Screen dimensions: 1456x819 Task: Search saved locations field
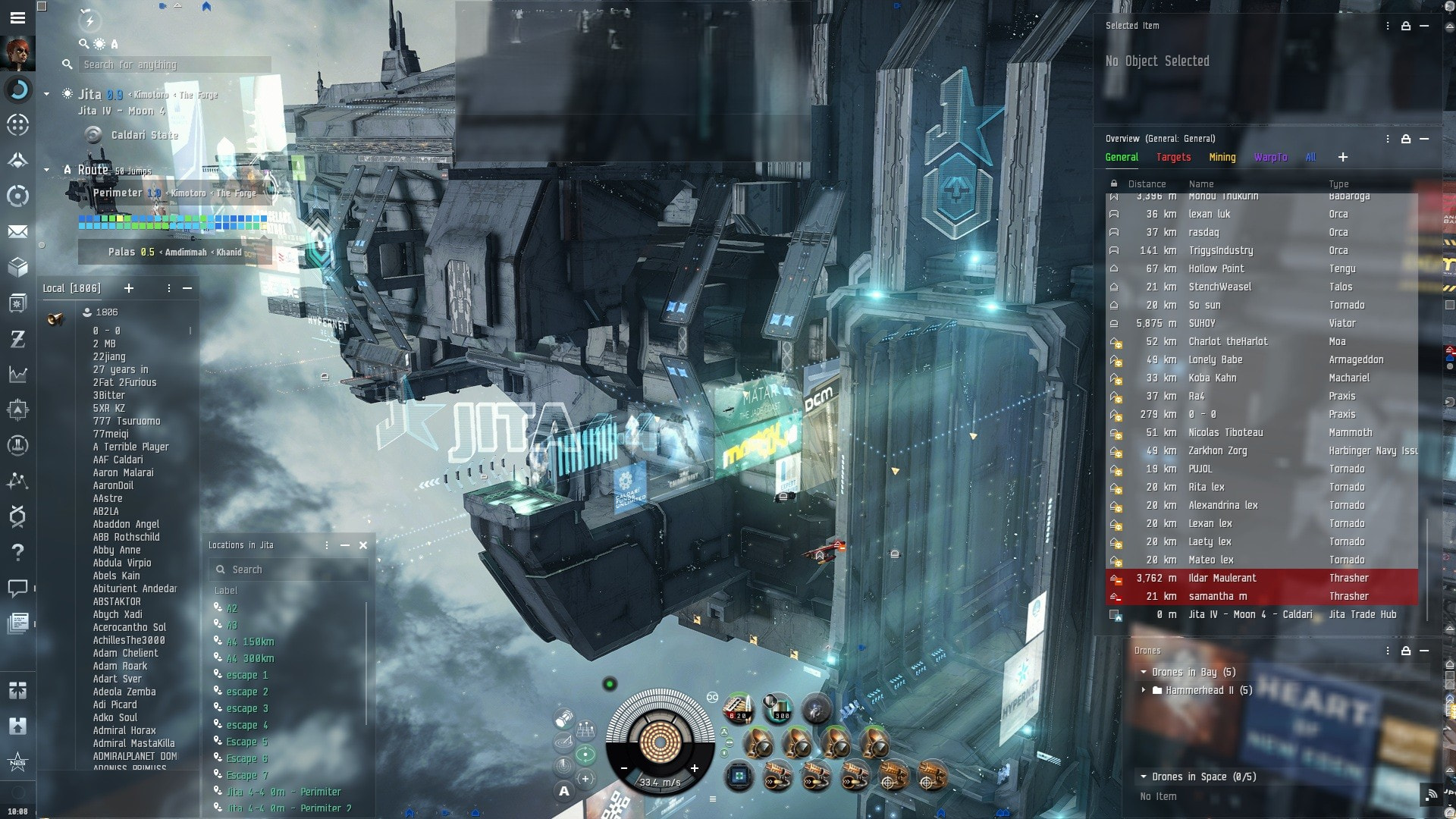click(x=288, y=570)
